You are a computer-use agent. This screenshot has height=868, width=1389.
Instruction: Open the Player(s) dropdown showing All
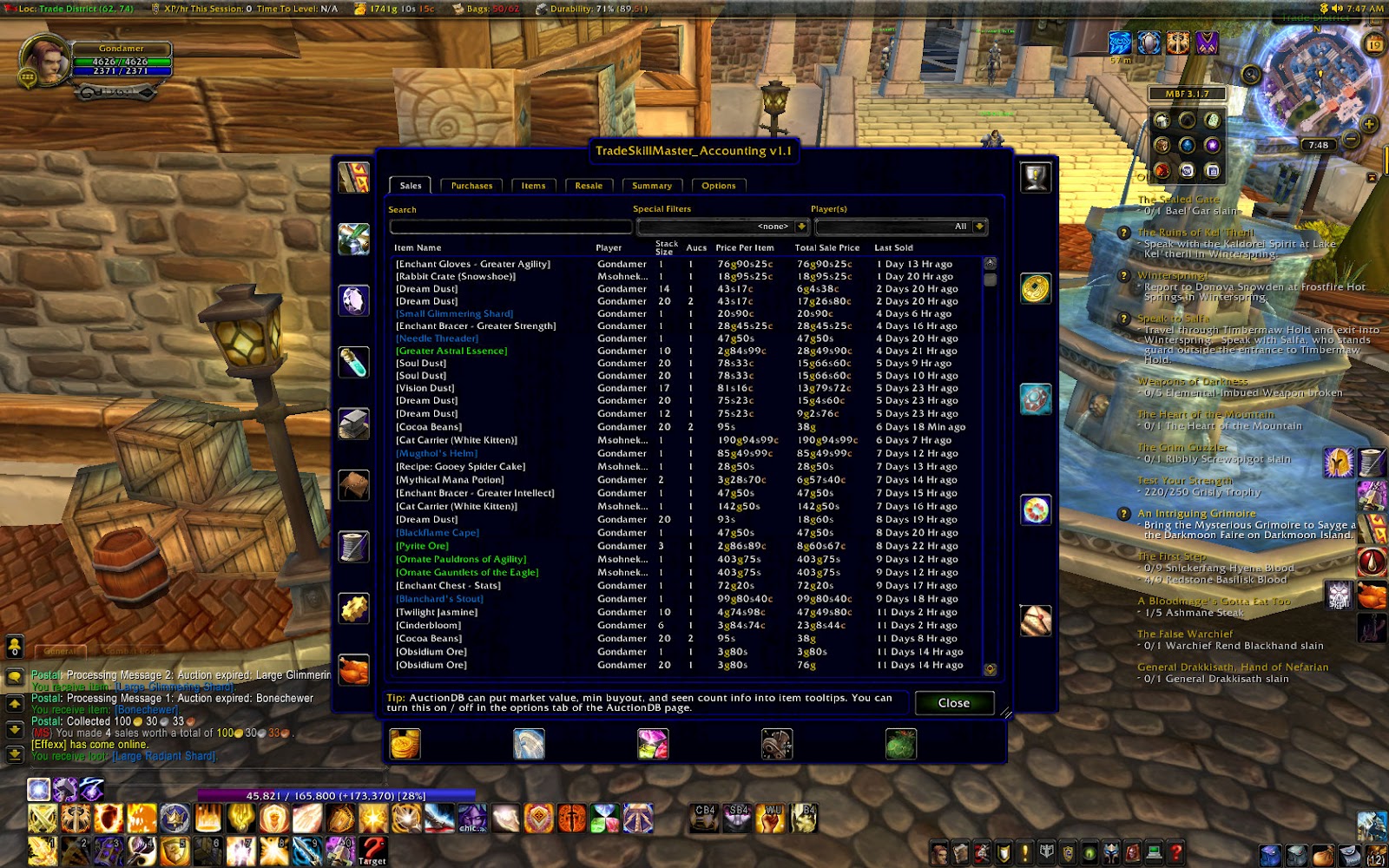pyautogui.click(x=900, y=226)
